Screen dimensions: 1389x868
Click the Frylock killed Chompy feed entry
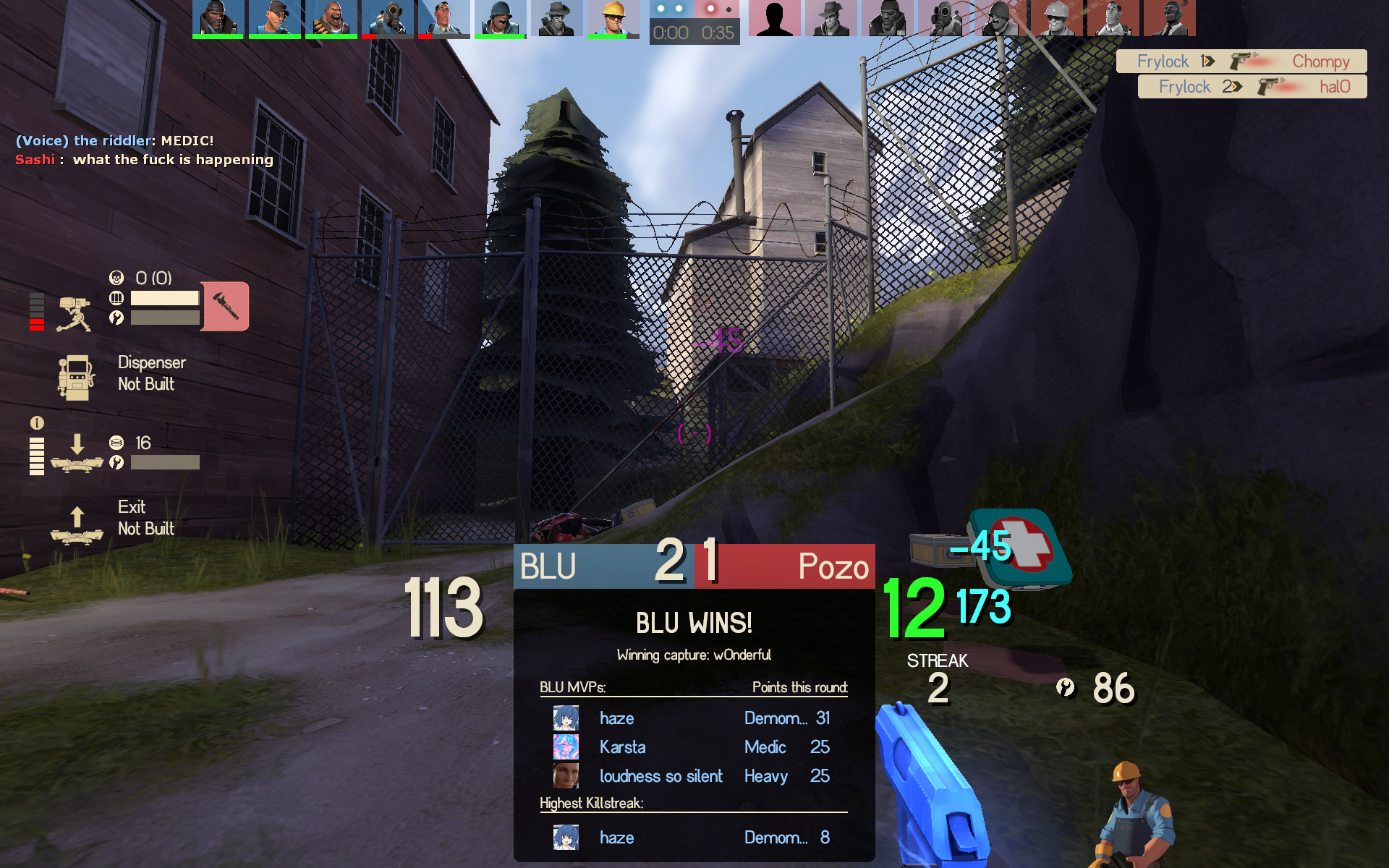point(1241,61)
